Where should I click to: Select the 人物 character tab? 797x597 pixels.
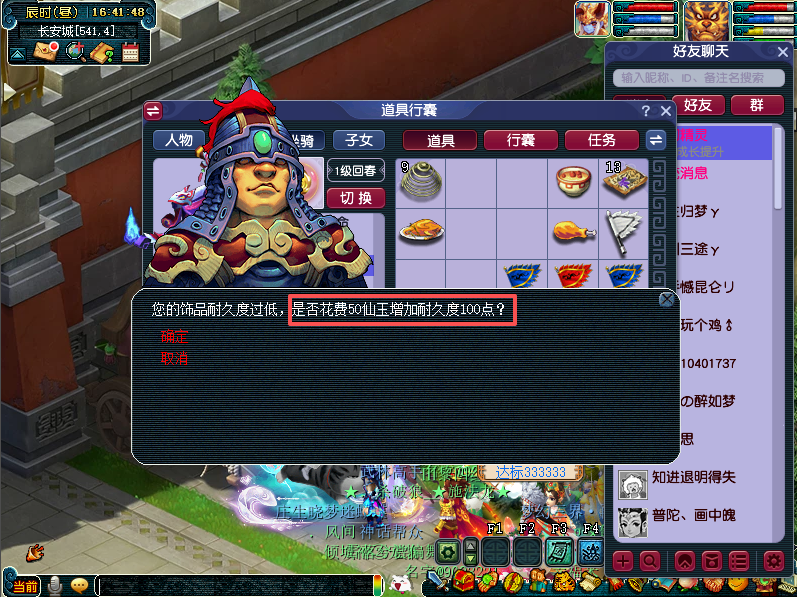pos(179,140)
